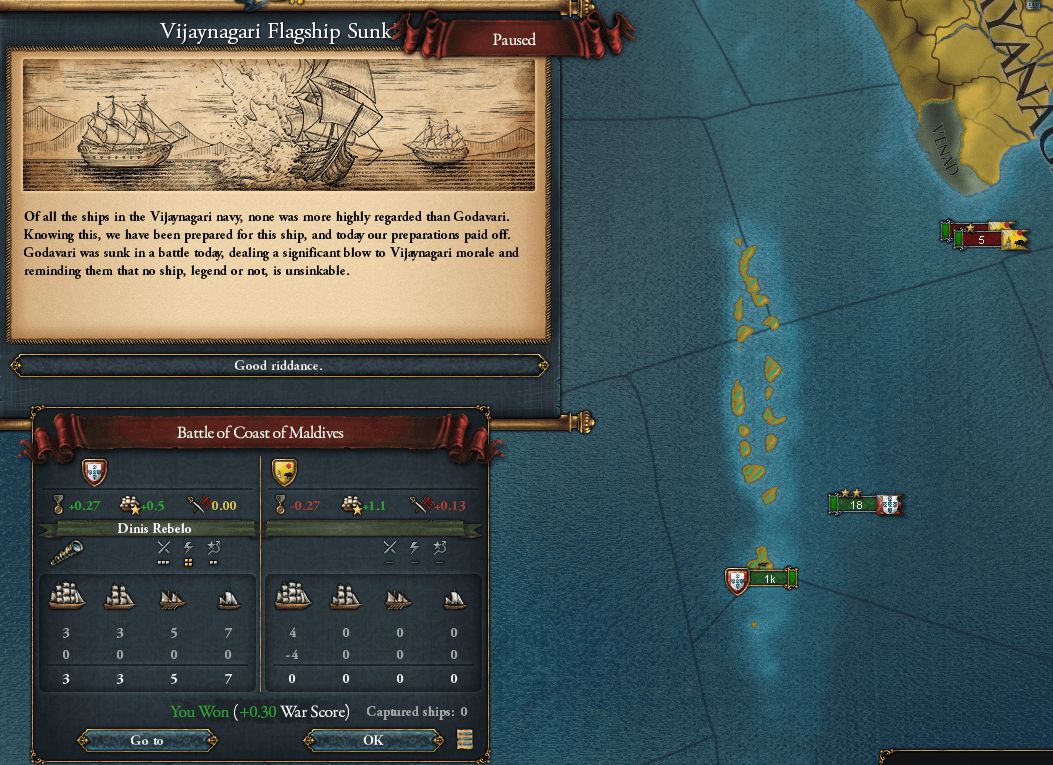Select the red fleet marker showing 5 ships

(x=981, y=240)
